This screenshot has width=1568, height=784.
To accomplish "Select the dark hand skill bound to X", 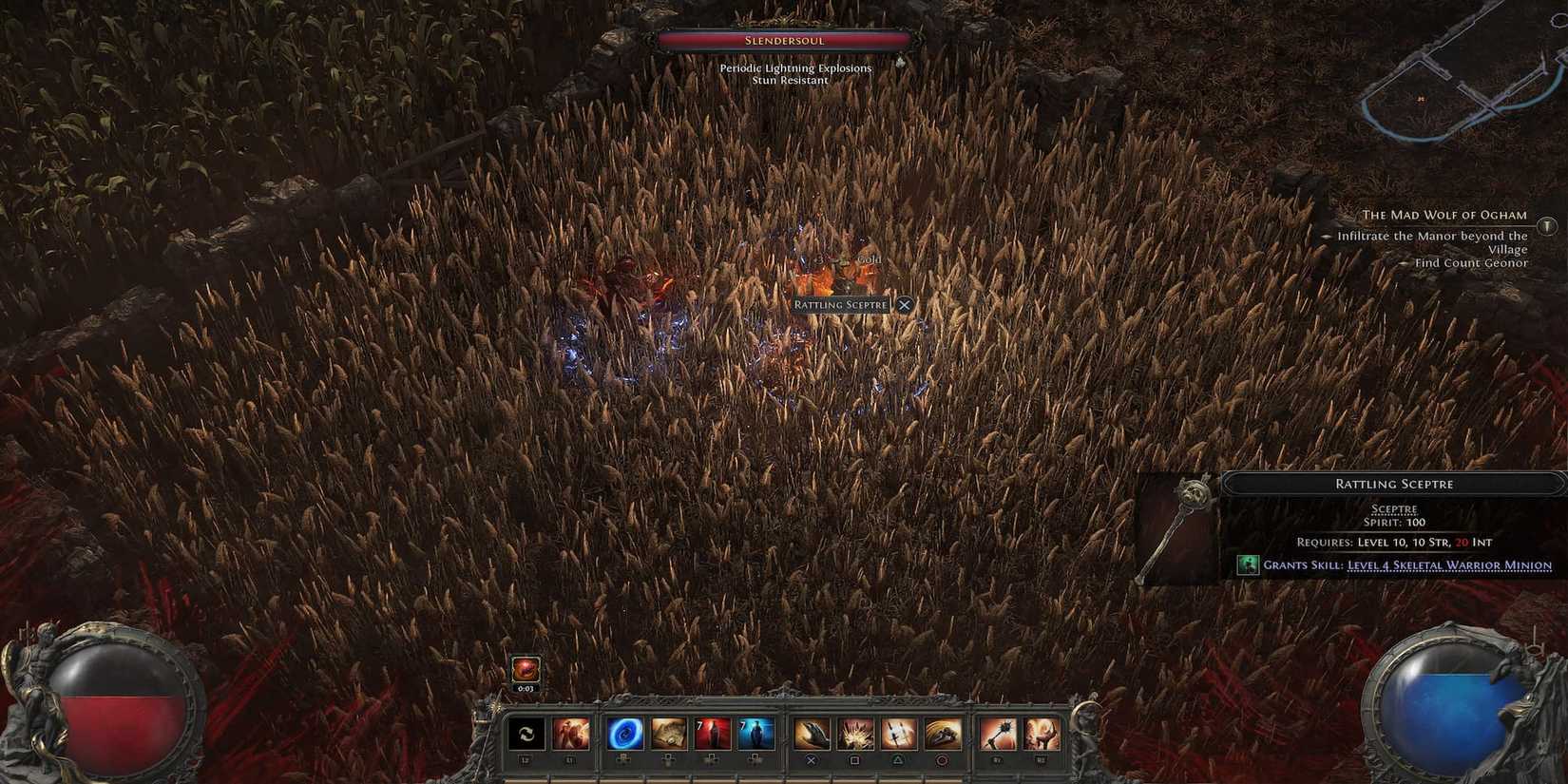I will (x=811, y=732).
